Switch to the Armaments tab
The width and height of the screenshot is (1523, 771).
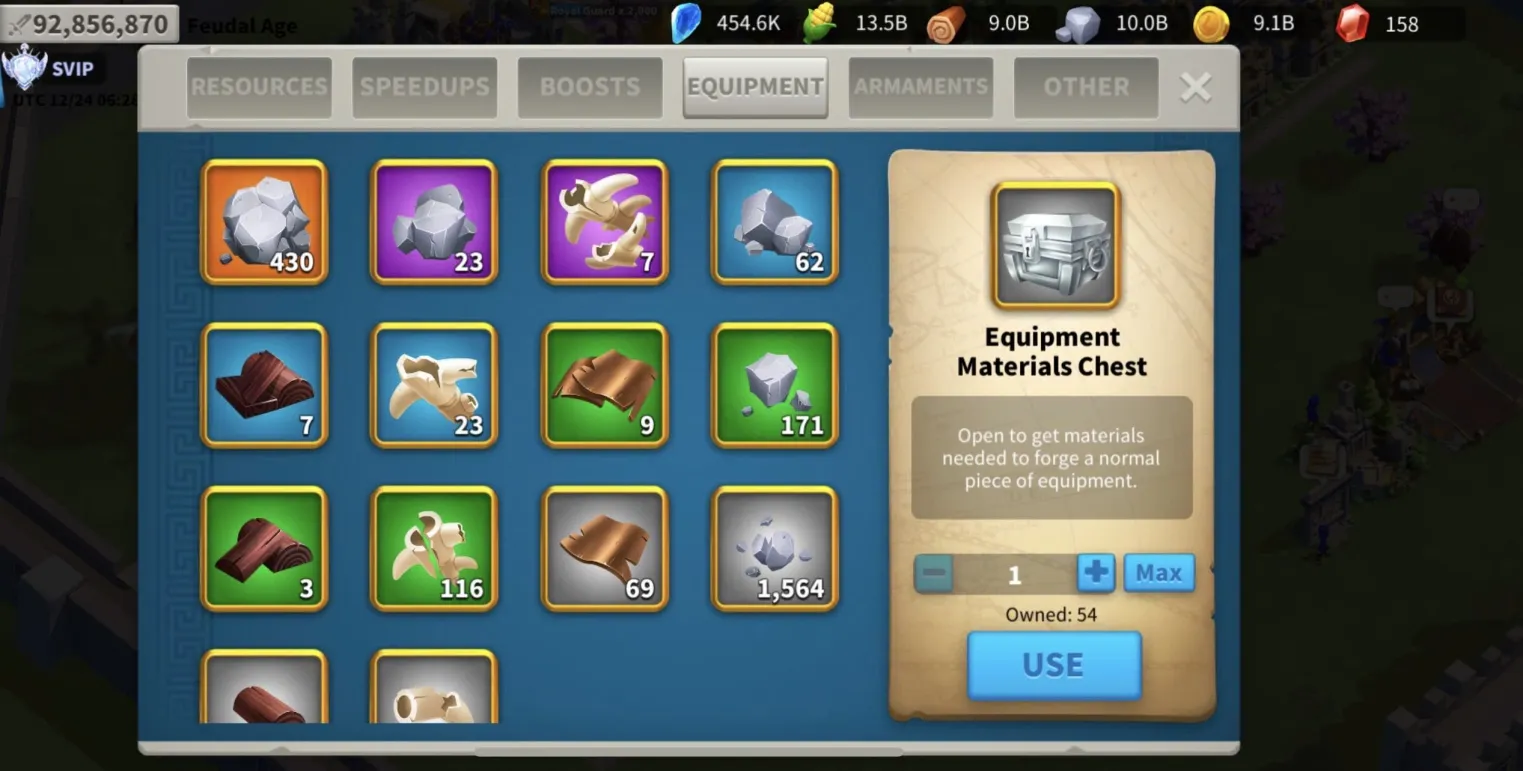click(920, 87)
